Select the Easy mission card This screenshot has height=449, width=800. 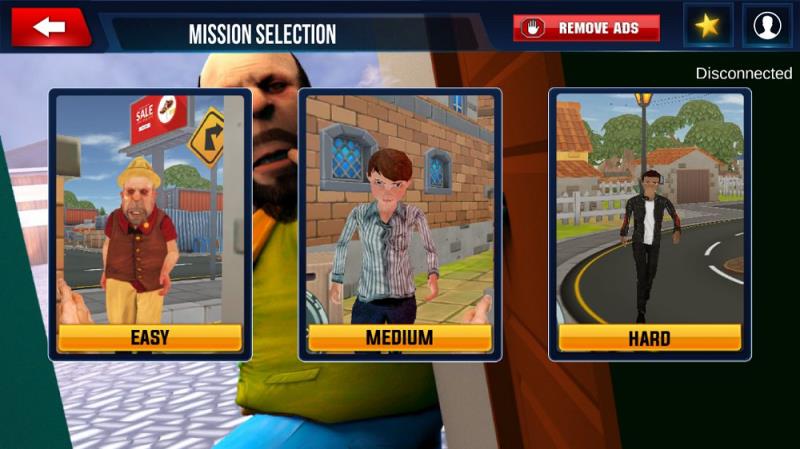[x=150, y=224]
